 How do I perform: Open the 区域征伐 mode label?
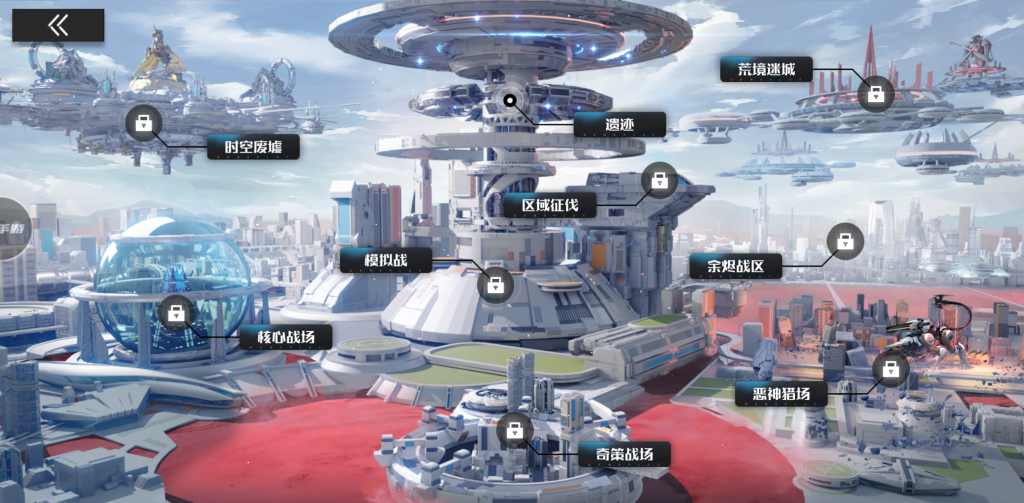tap(549, 205)
